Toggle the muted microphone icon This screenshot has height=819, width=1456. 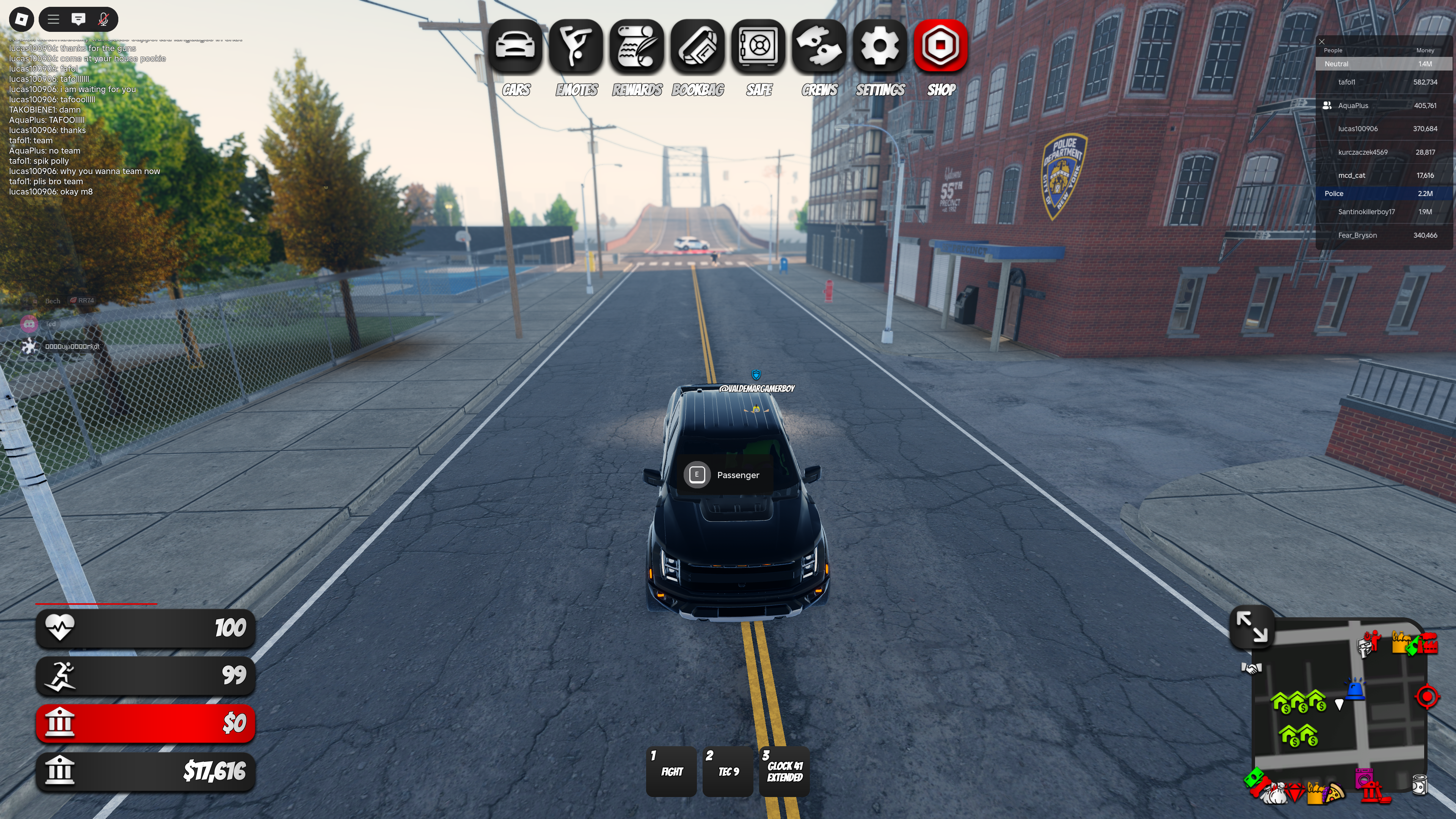(x=104, y=19)
